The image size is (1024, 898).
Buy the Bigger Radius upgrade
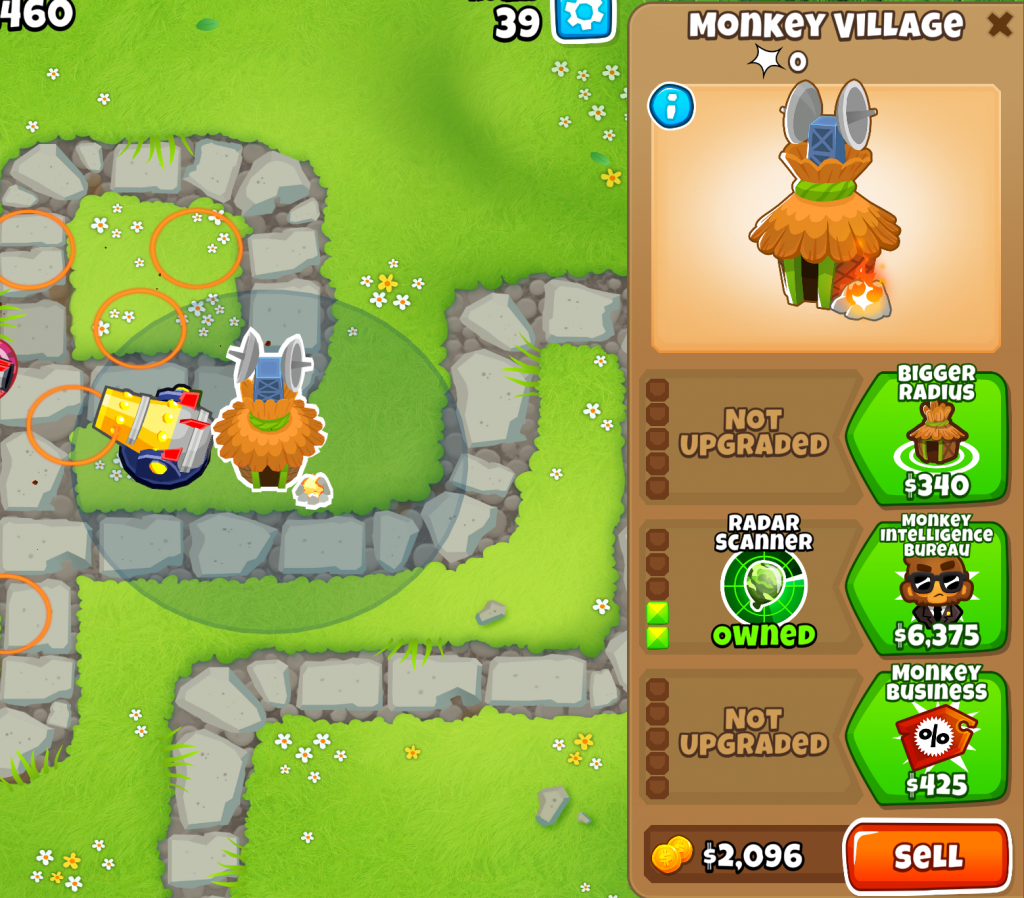click(927, 436)
